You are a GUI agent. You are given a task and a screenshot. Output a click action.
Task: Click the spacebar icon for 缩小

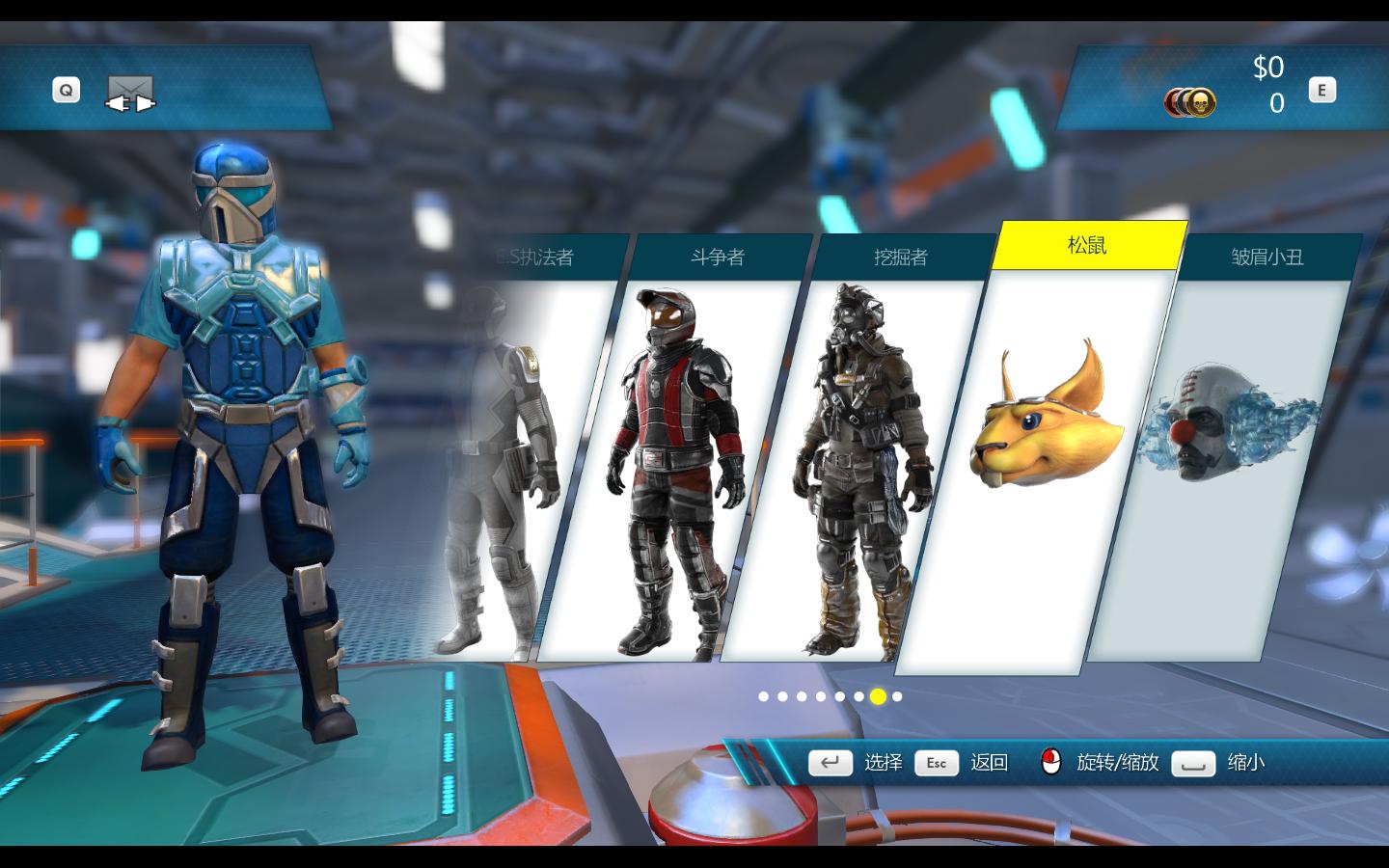pyautogui.click(x=1193, y=764)
